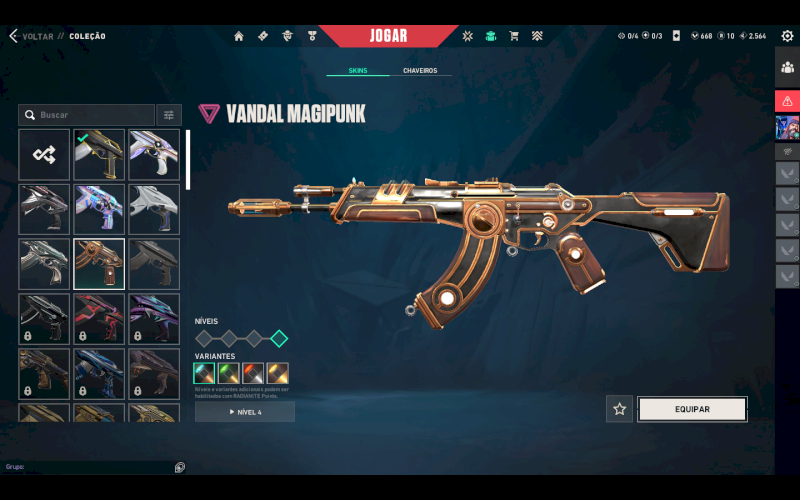This screenshot has height=500, width=800.
Task: Open the skin filter options button
Action: pyautogui.click(x=169, y=115)
